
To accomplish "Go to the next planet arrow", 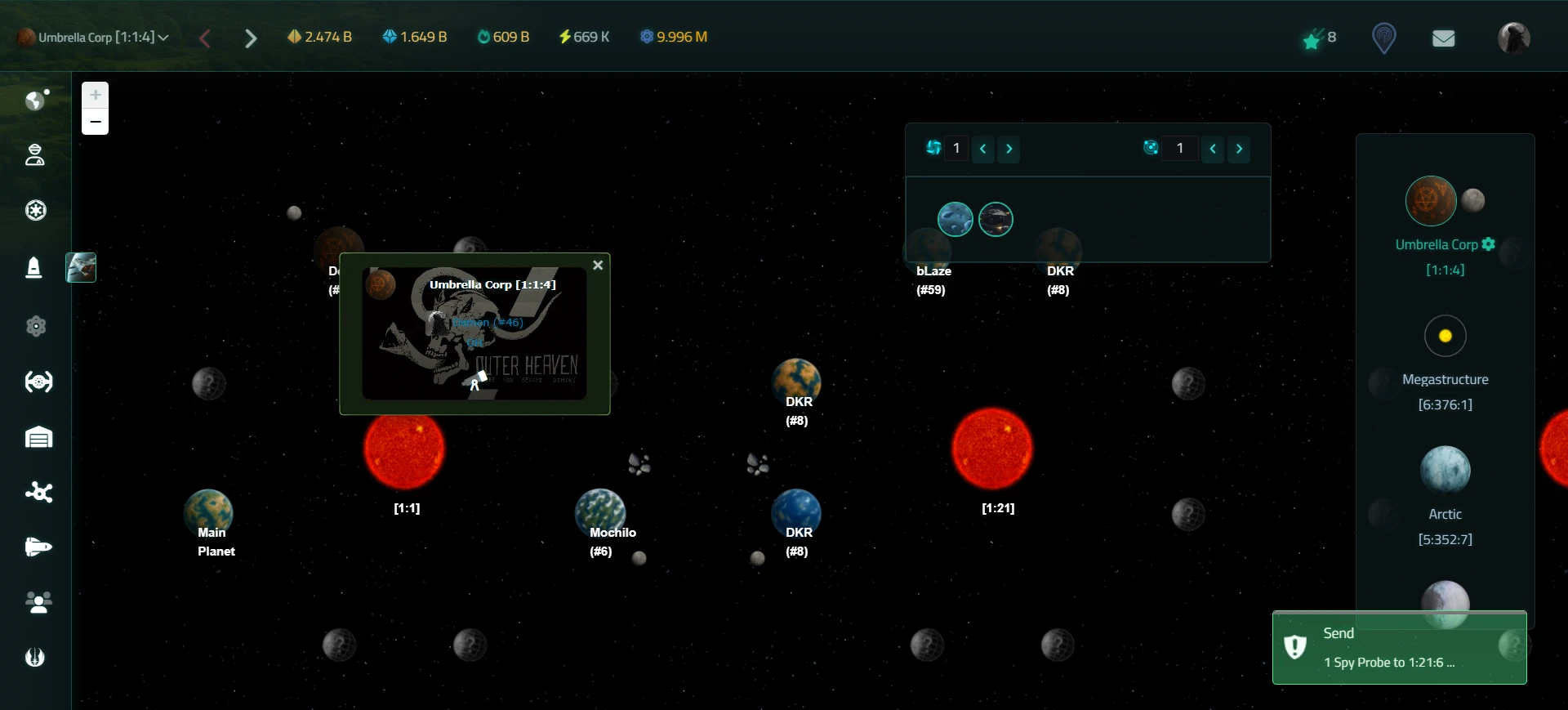I will pos(251,38).
